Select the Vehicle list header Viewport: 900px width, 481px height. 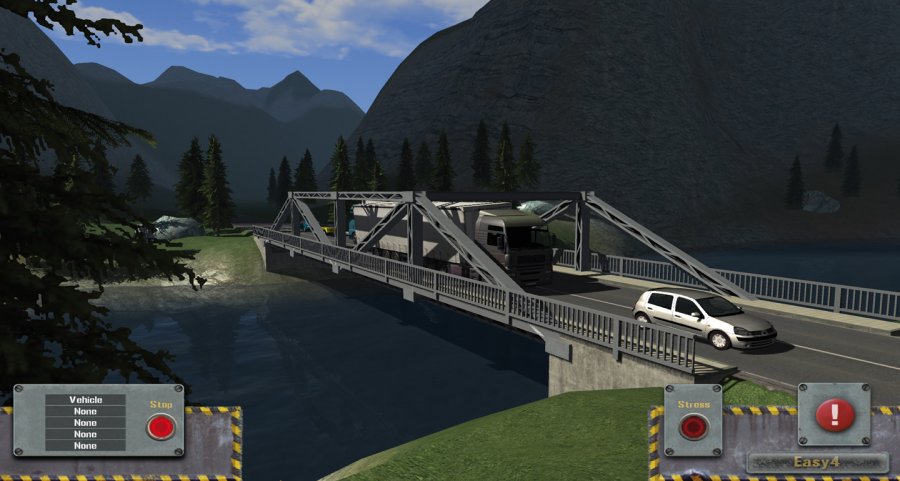(x=85, y=400)
